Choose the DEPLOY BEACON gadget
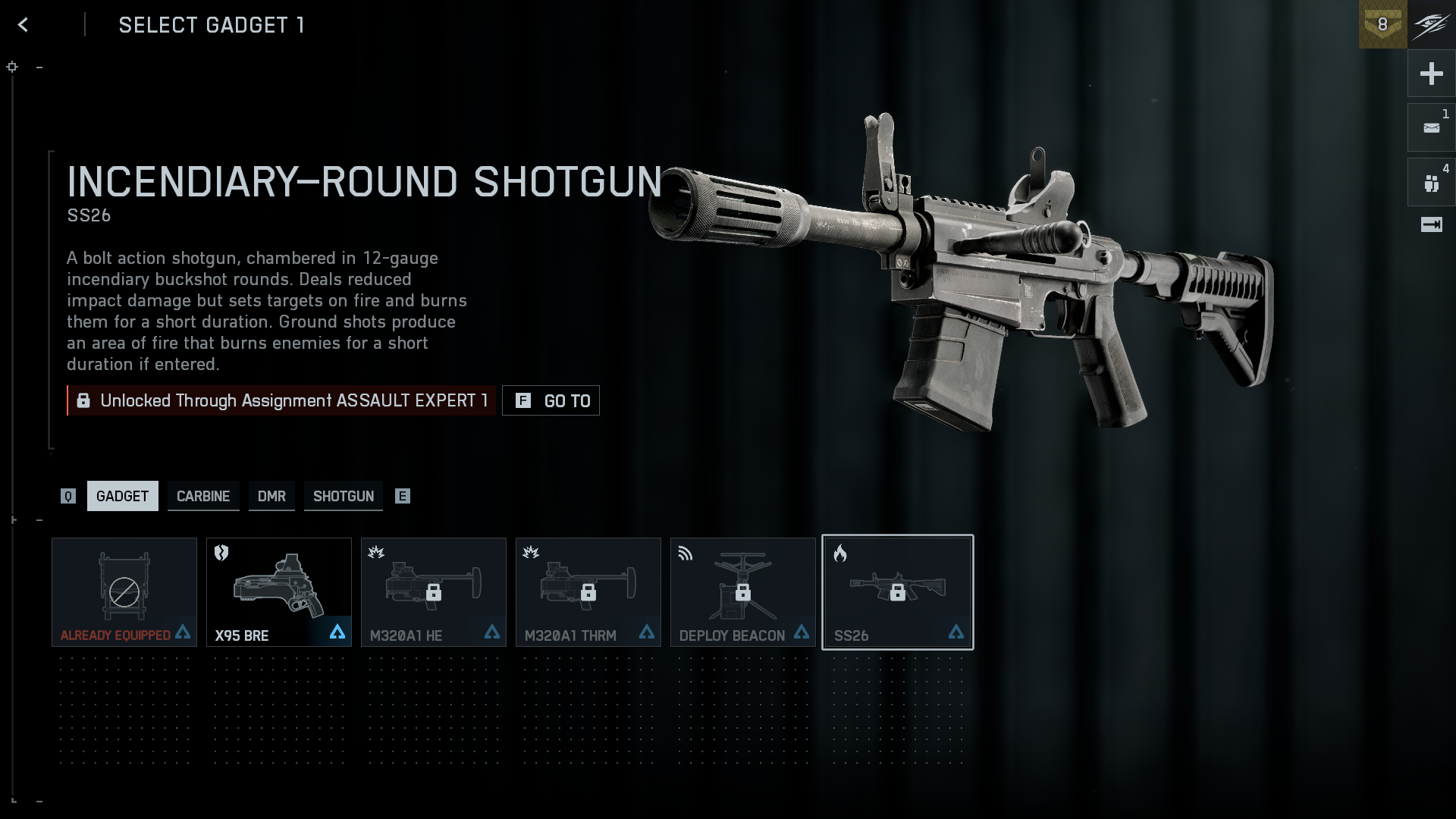The width and height of the screenshot is (1456, 819). pyautogui.click(x=743, y=592)
